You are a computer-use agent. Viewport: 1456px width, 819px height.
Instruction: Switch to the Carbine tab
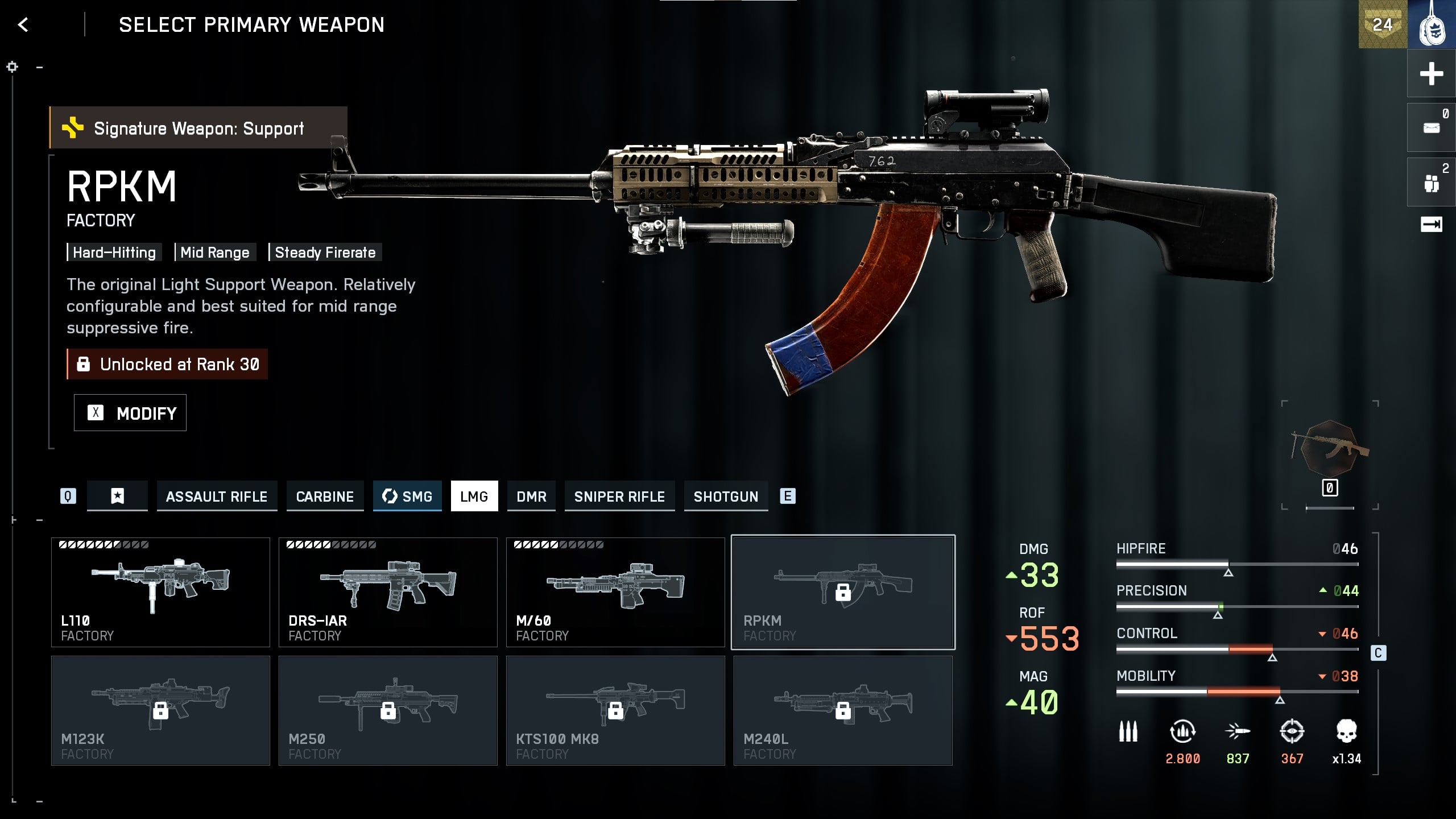(x=325, y=497)
